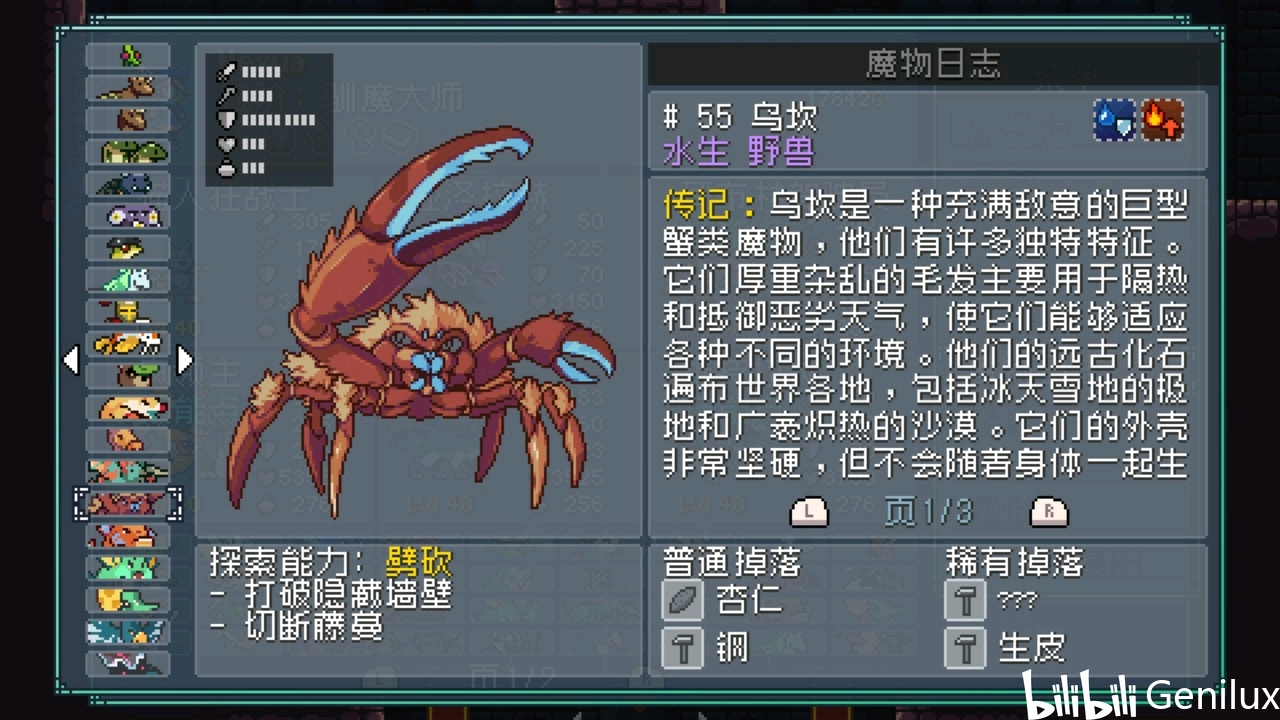Select the blue and orange winged monster
This screenshot has height=720, width=1280.
pyautogui.click(x=128, y=632)
